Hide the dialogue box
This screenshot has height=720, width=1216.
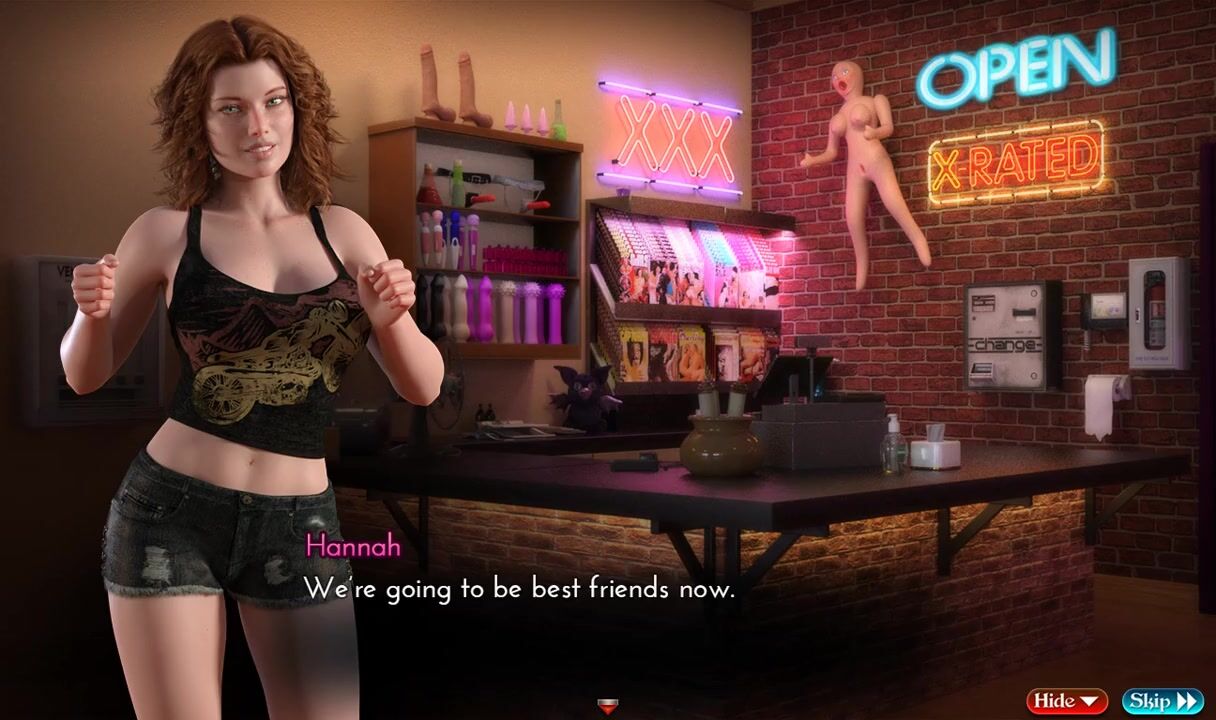click(x=1066, y=701)
